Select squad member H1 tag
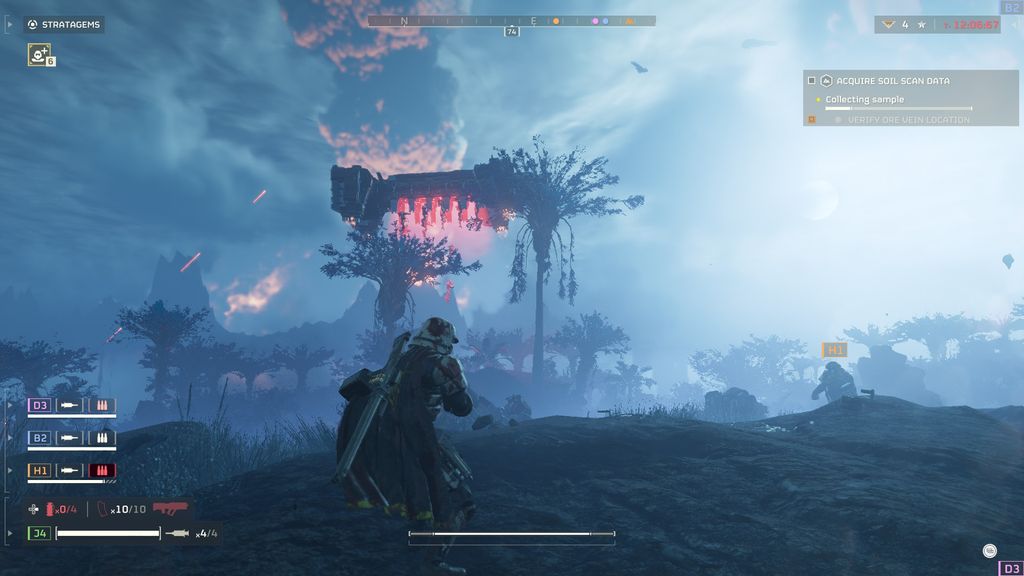This screenshot has height=576, width=1024. click(x=40, y=470)
